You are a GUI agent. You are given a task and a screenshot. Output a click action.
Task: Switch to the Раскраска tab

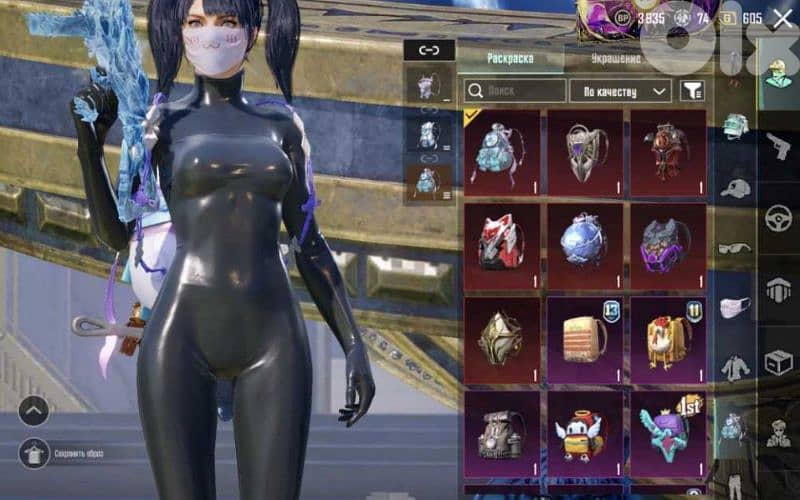coord(510,58)
